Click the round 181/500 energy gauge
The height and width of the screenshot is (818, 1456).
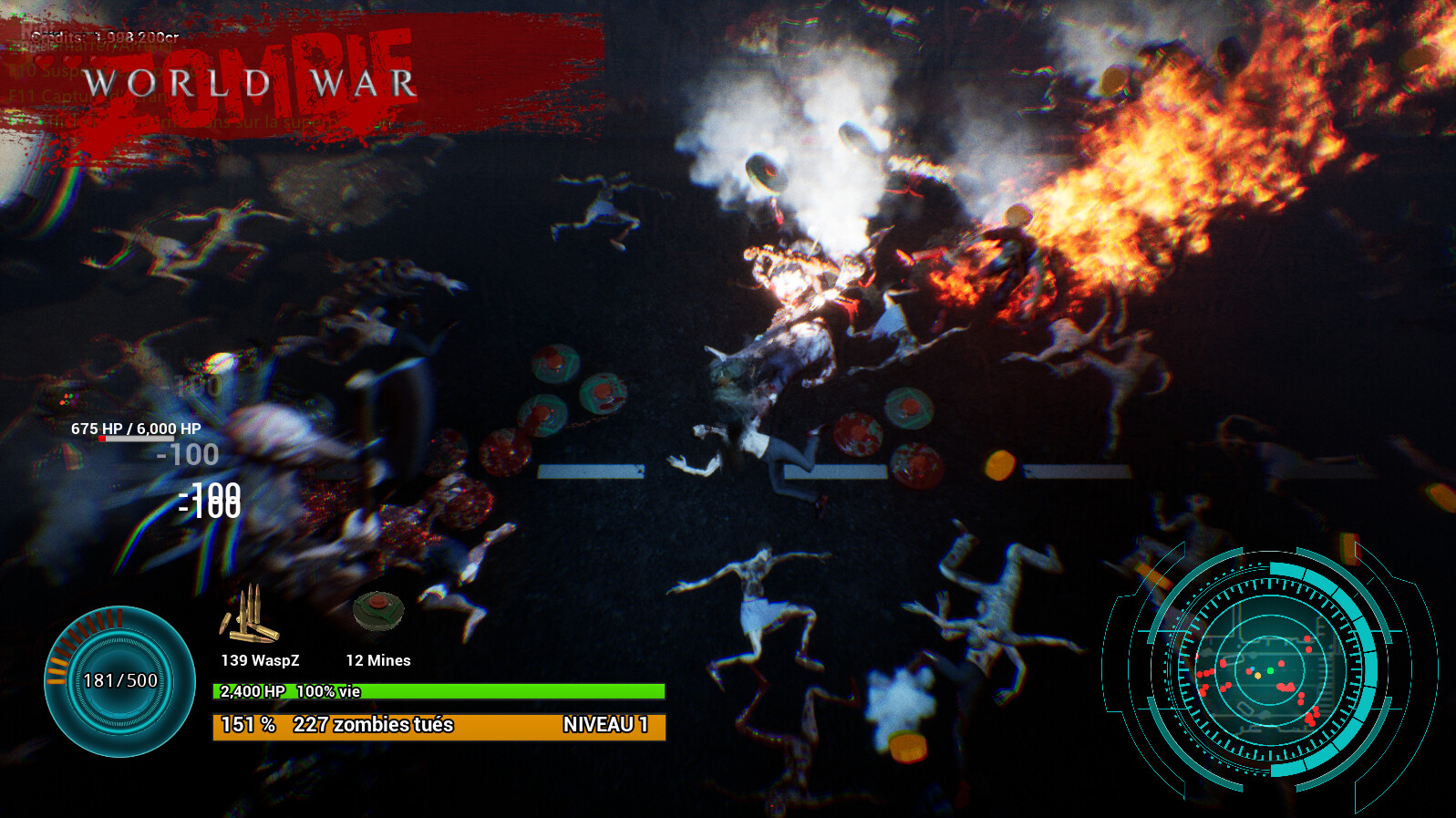coord(119,681)
